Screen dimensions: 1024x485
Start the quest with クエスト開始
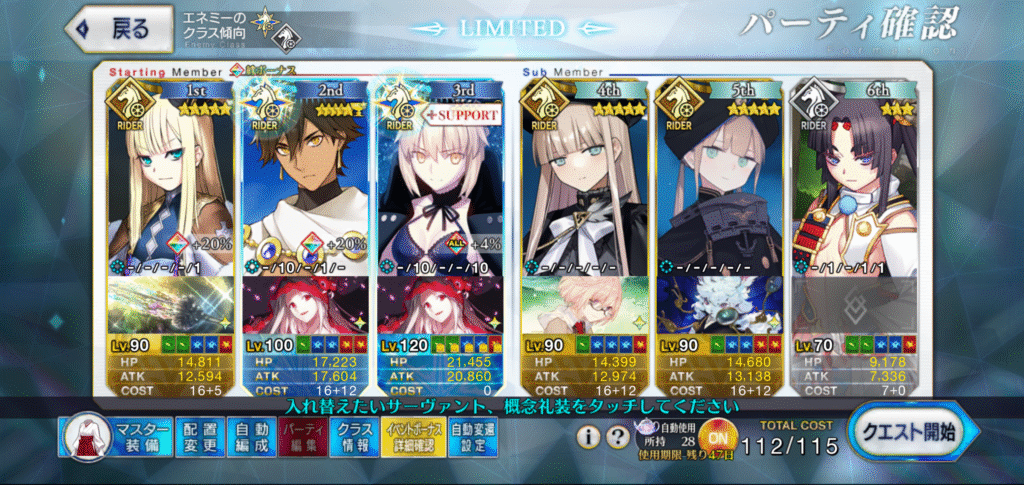(x=905, y=433)
